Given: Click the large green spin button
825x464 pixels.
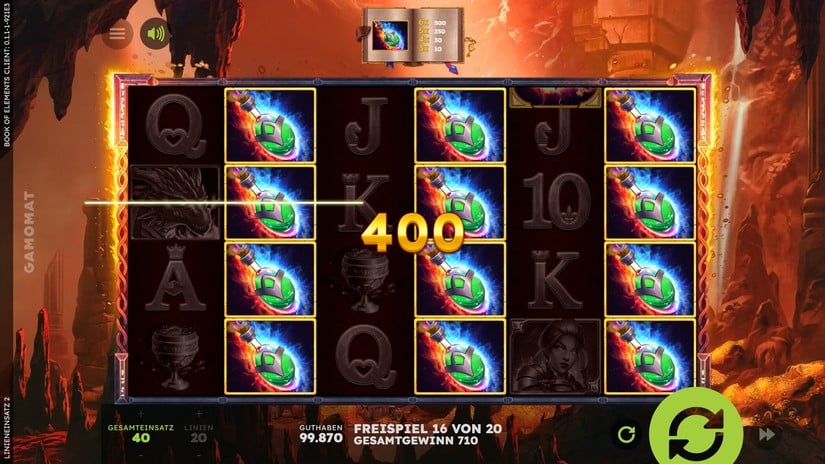Looking at the screenshot, I should [x=696, y=432].
